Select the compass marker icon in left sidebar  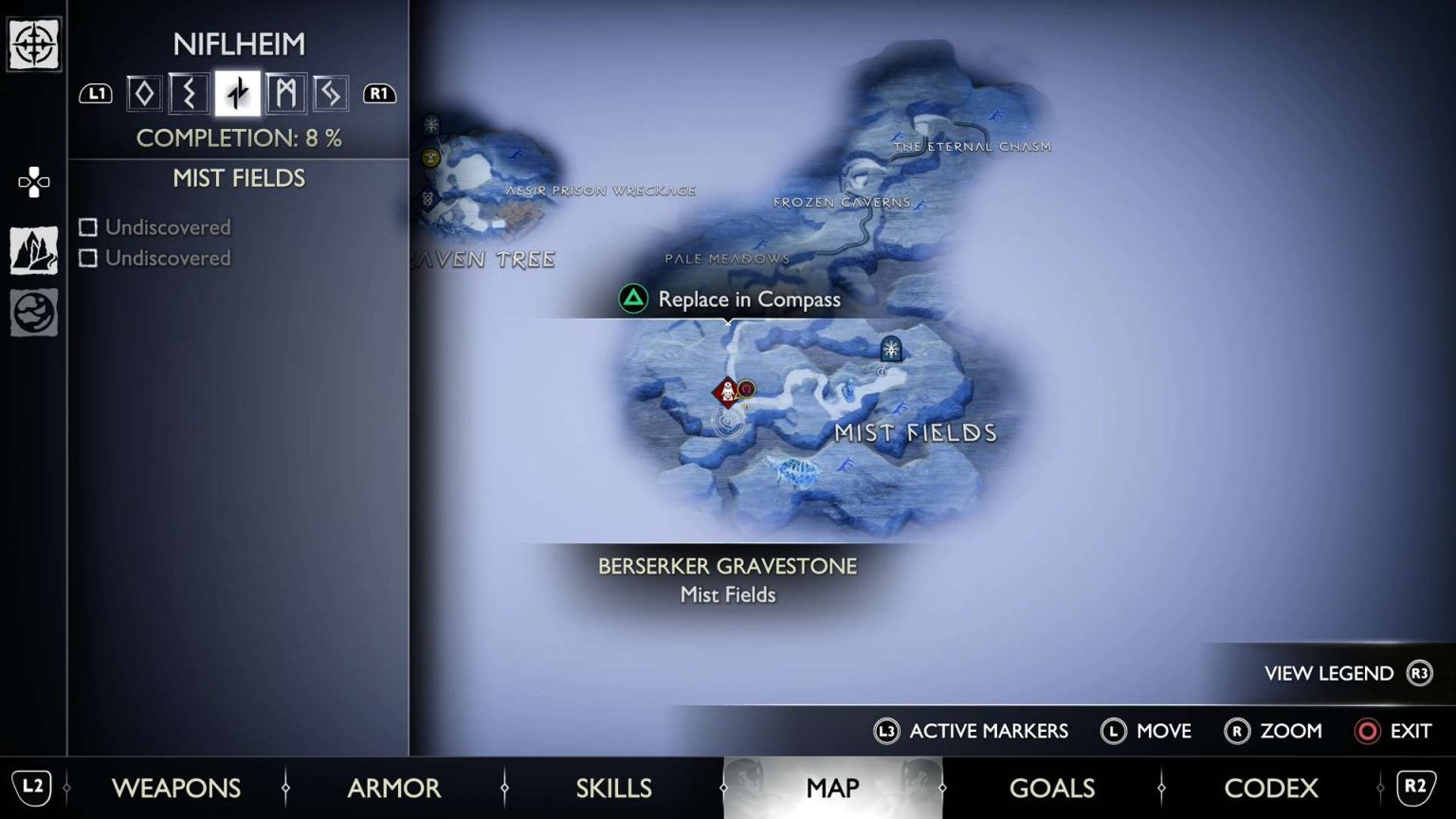34,44
